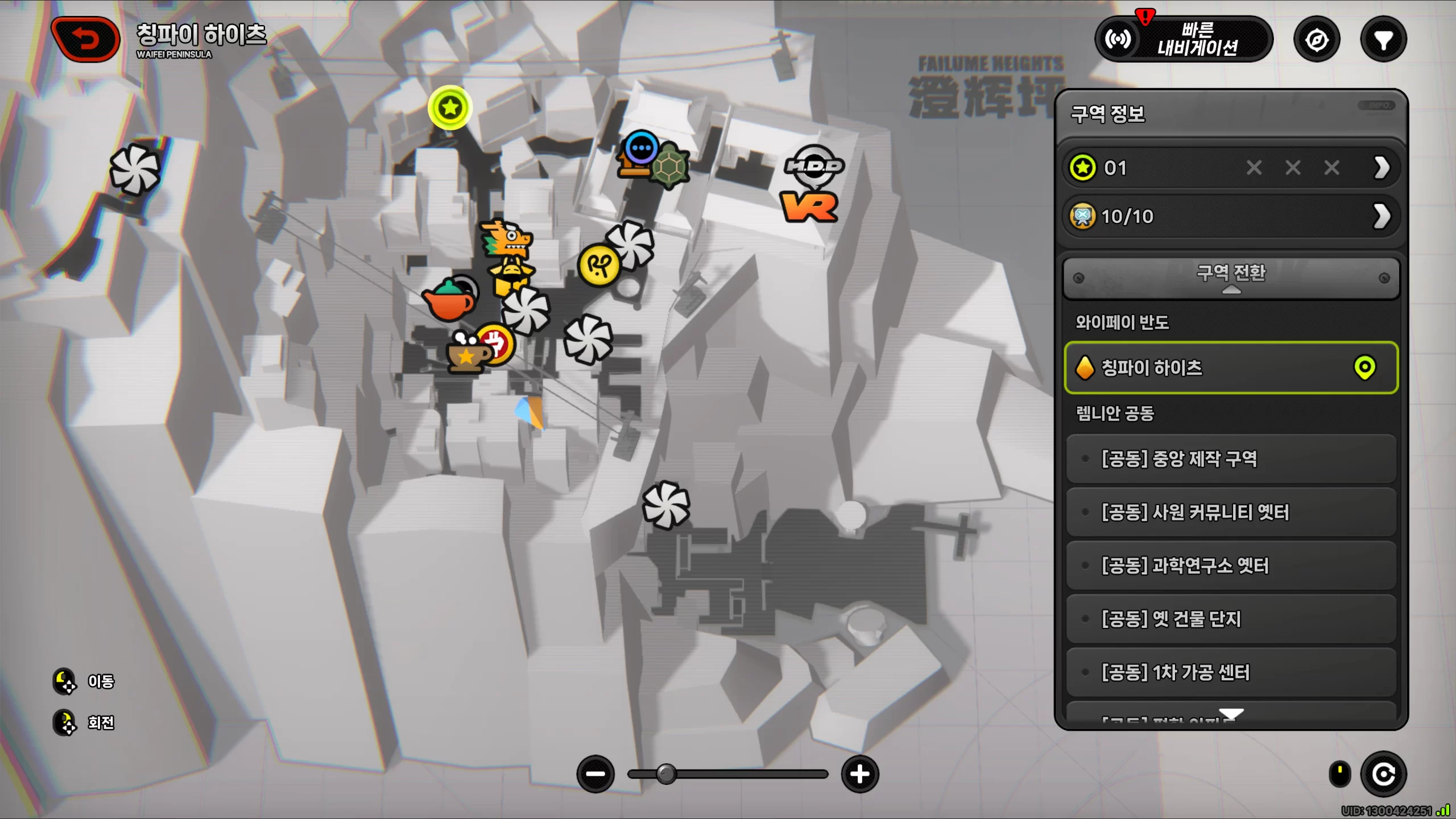This screenshot has height=819, width=1456.
Task: Click the map zoom slider handle
Action: [666, 774]
